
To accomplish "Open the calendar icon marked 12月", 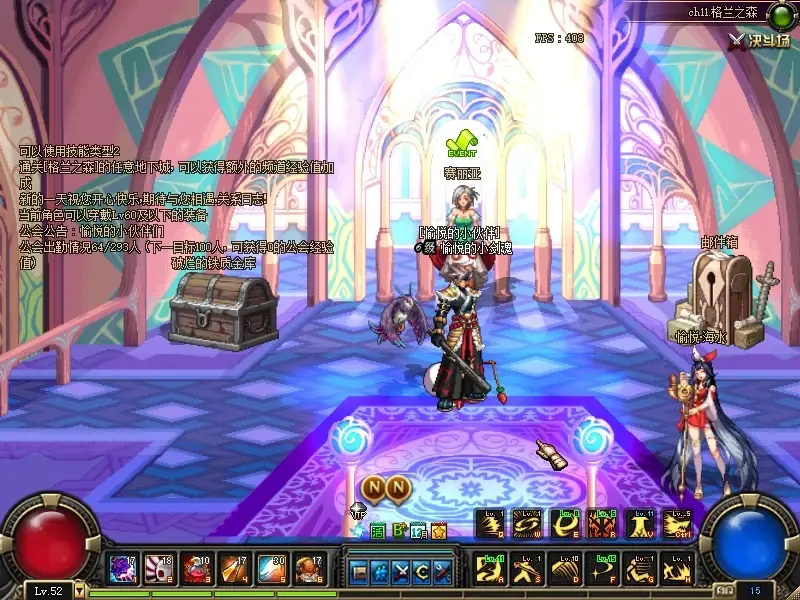I will point(418,531).
